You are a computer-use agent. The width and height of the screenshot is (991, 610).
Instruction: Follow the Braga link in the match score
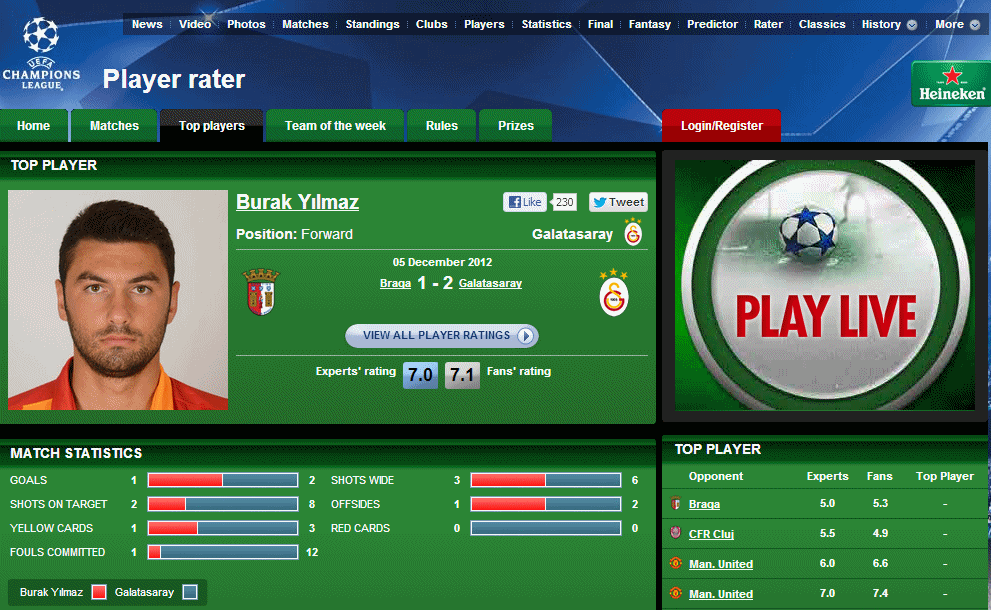(x=395, y=283)
